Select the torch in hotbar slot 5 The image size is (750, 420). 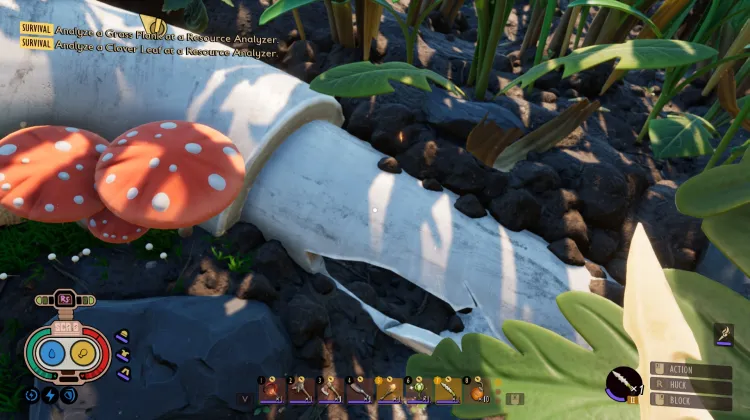pos(389,389)
